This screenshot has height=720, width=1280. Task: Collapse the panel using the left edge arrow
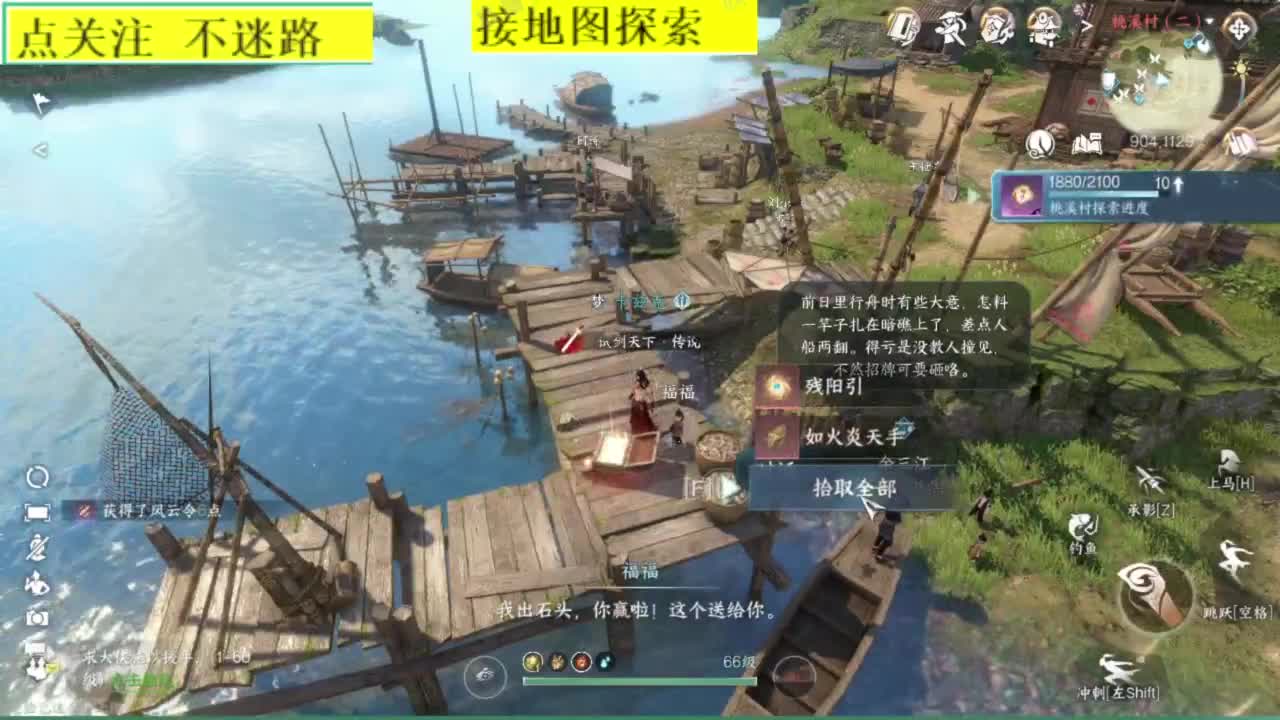coord(40,152)
